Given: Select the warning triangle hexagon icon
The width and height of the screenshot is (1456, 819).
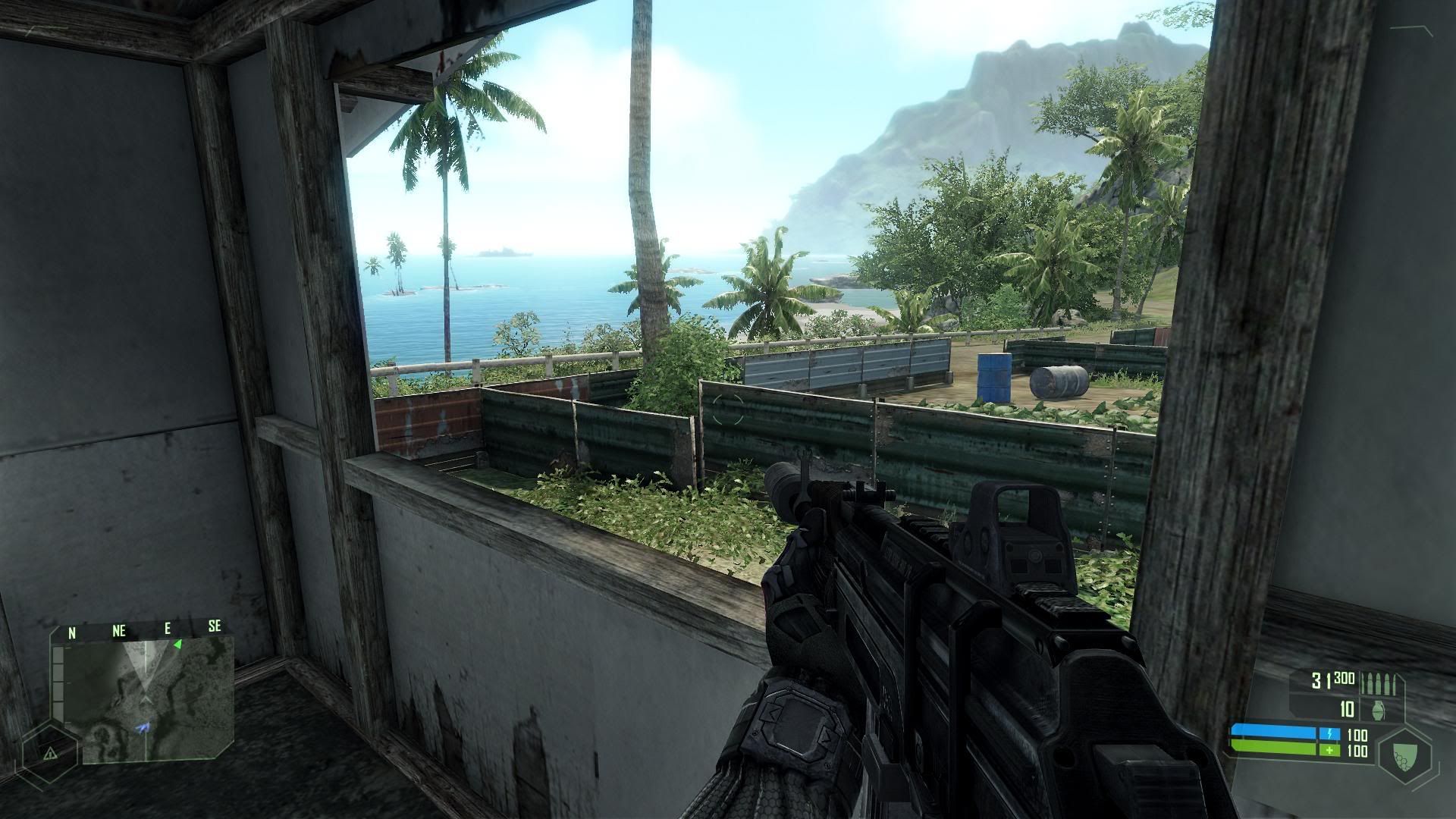Looking at the screenshot, I should click(50, 753).
